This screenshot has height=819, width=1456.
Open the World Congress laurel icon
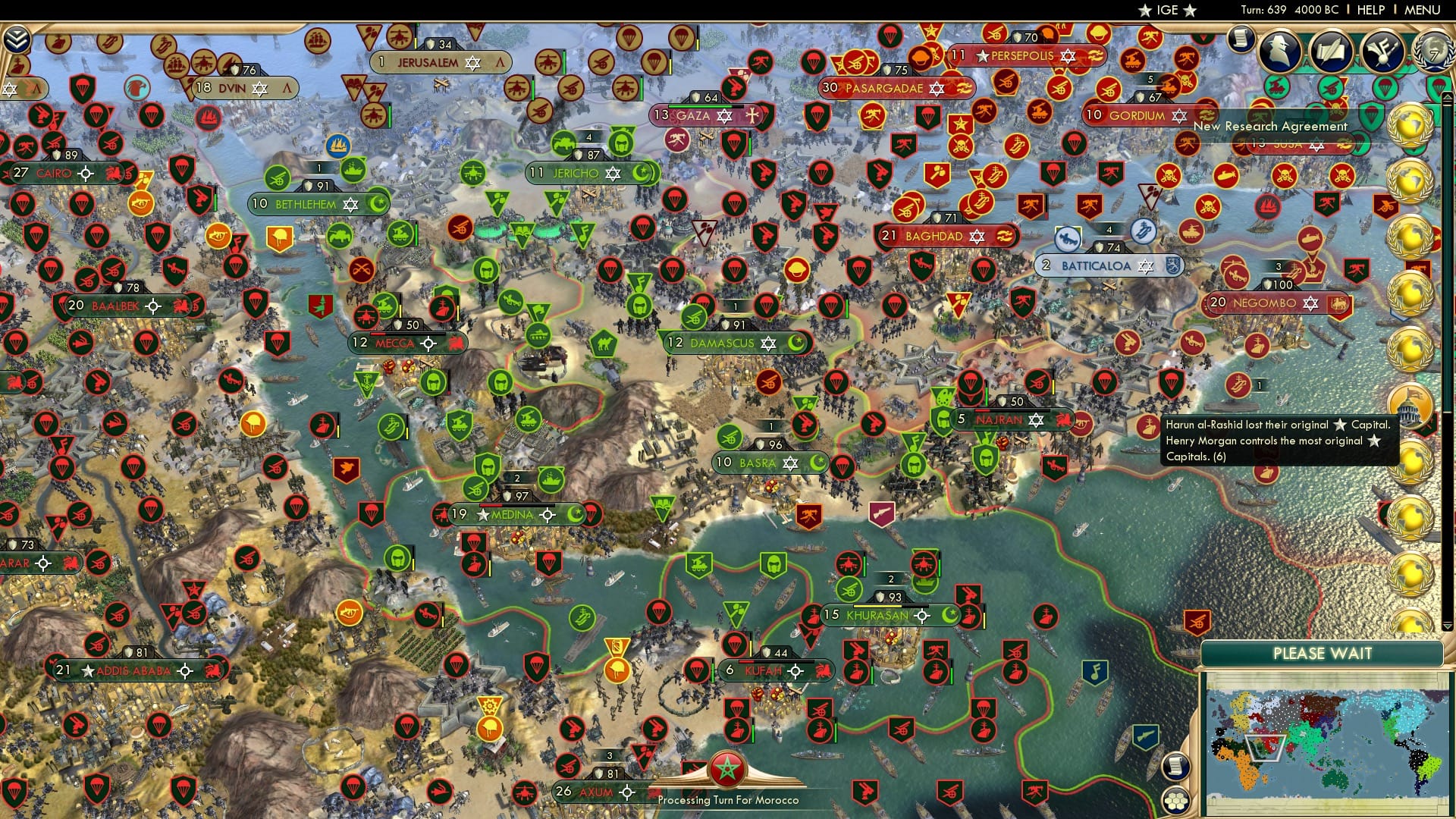pyautogui.click(x=1433, y=53)
